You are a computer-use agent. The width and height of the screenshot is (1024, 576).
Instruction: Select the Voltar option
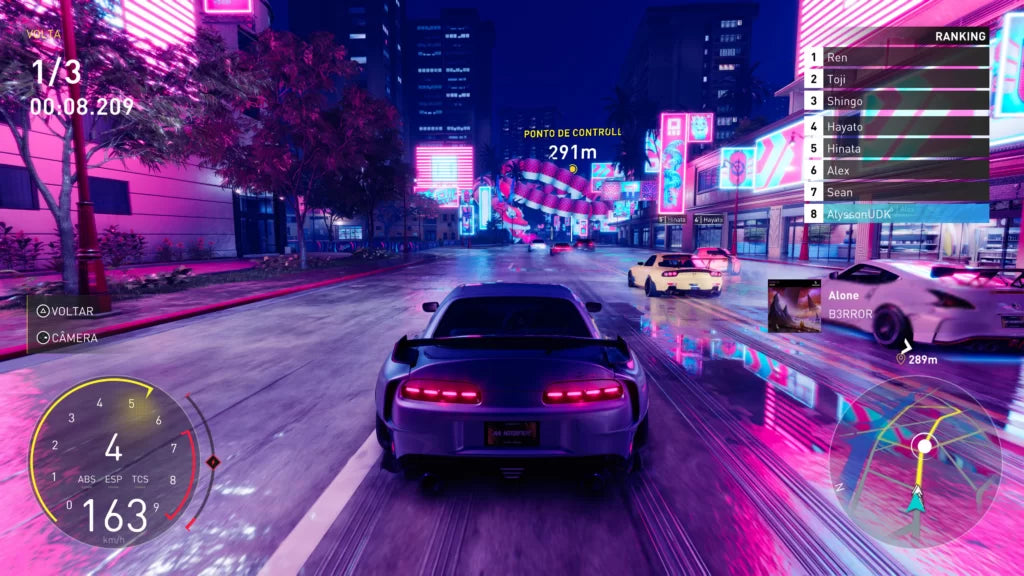[66, 311]
